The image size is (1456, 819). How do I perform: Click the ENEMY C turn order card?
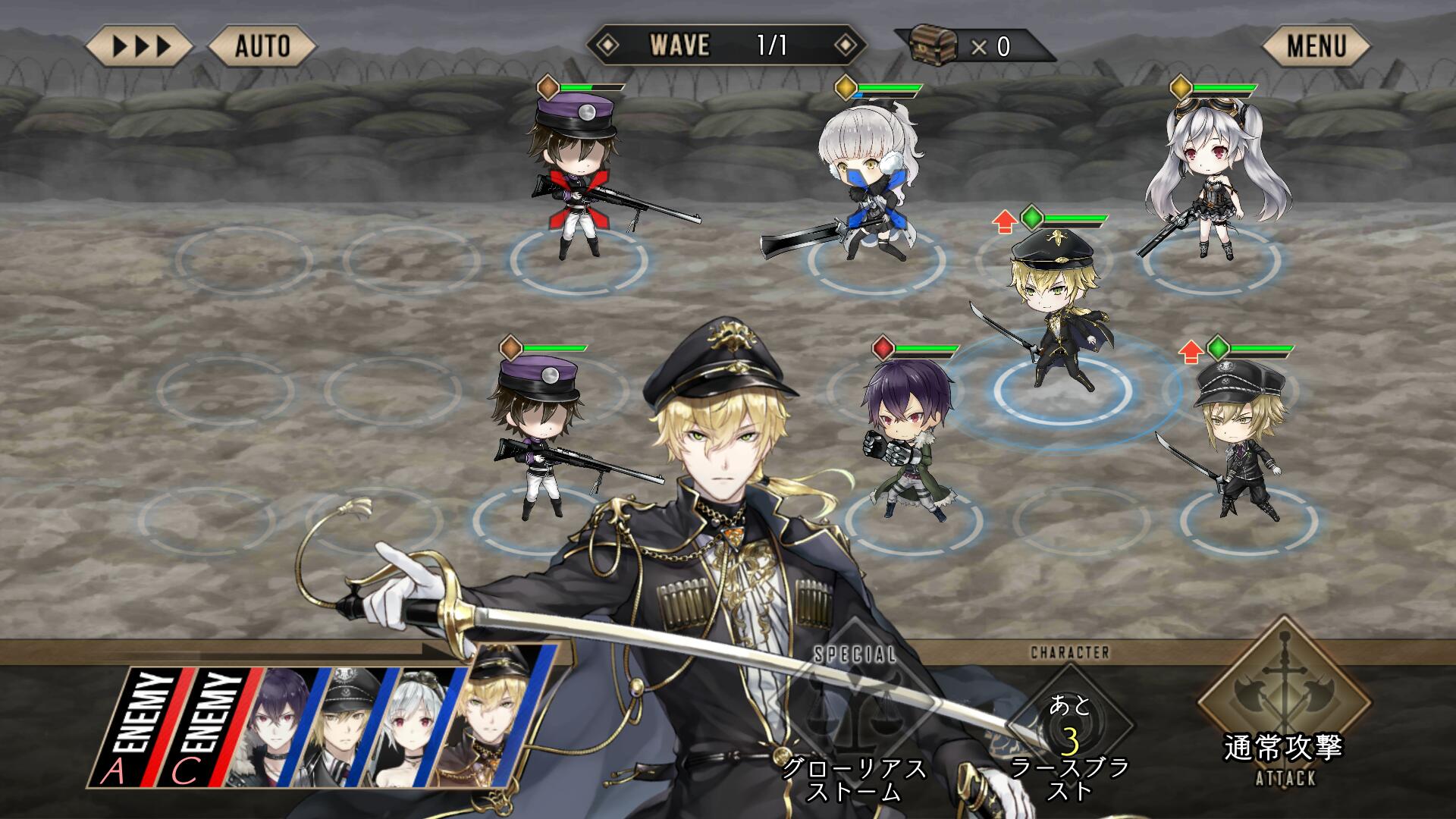[211, 726]
